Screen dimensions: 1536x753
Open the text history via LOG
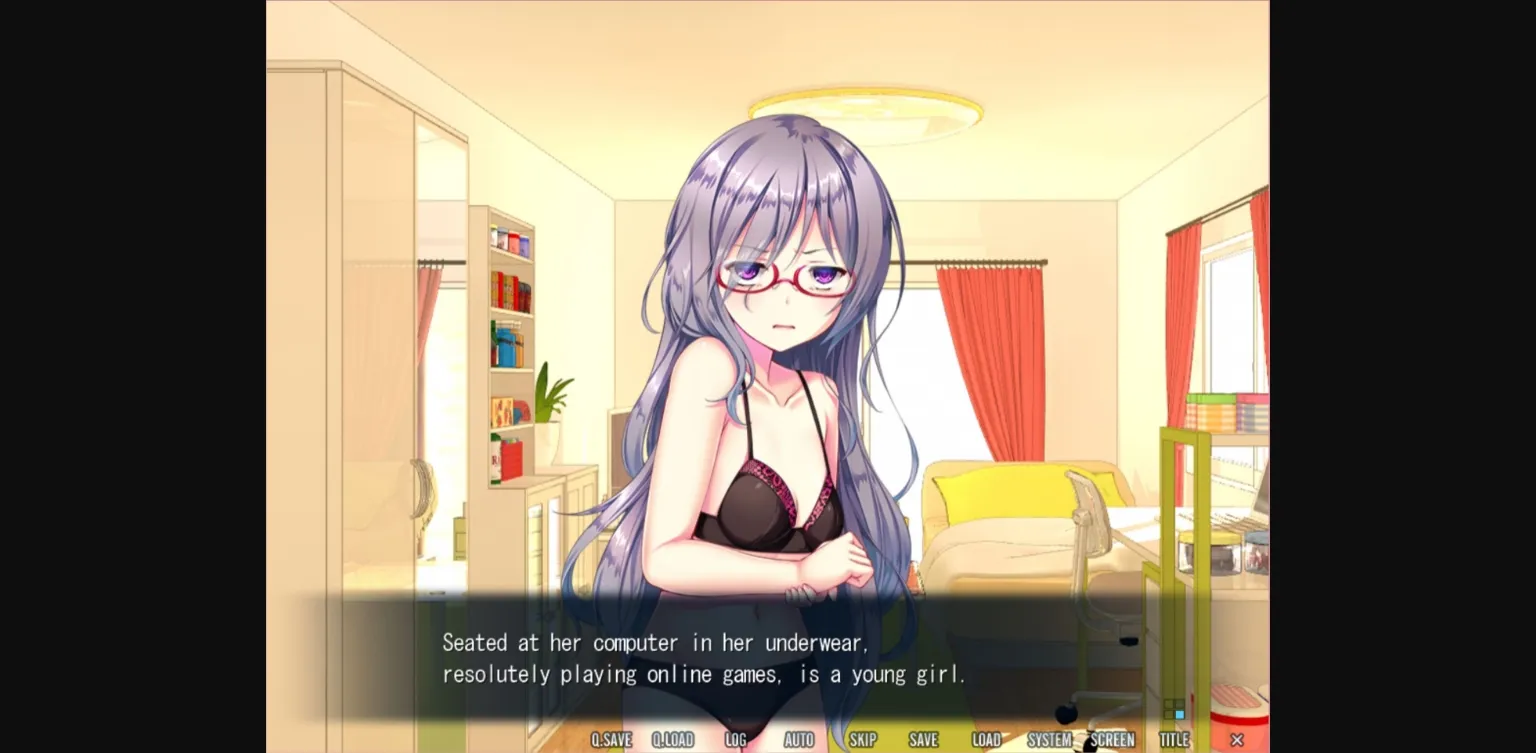pos(737,739)
